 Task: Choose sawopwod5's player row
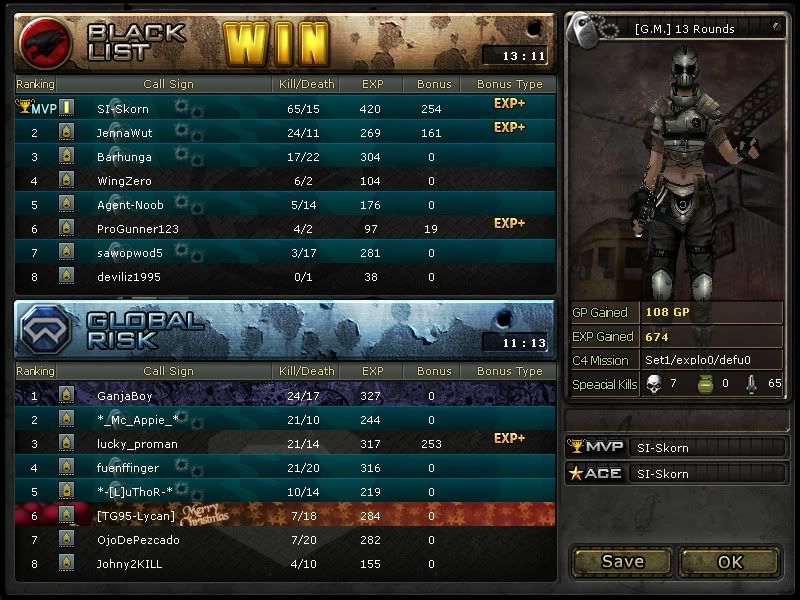click(x=285, y=253)
